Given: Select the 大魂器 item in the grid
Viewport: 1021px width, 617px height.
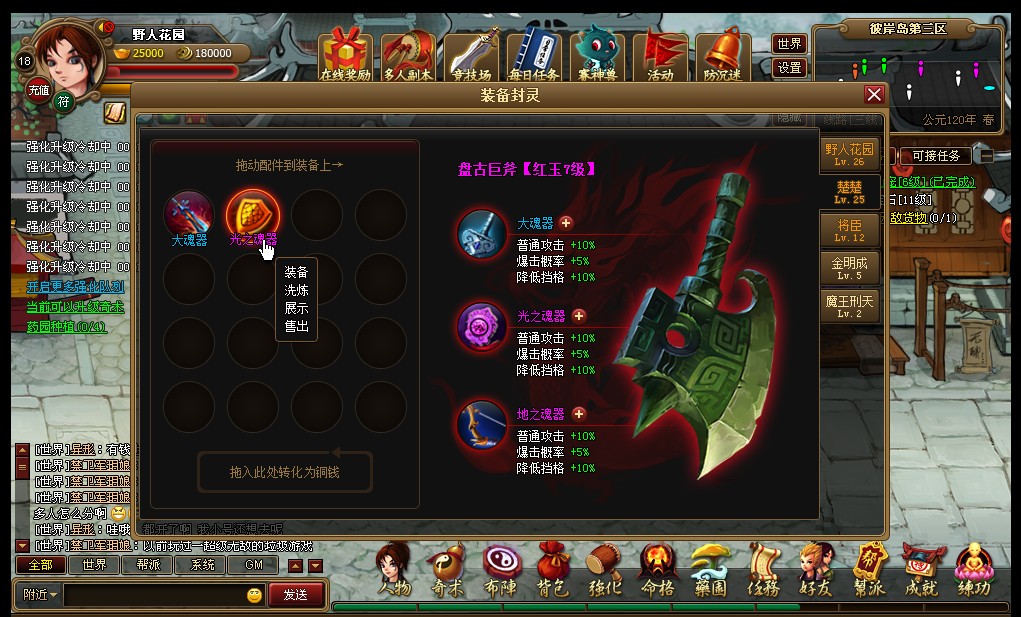Looking at the screenshot, I should (189, 214).
